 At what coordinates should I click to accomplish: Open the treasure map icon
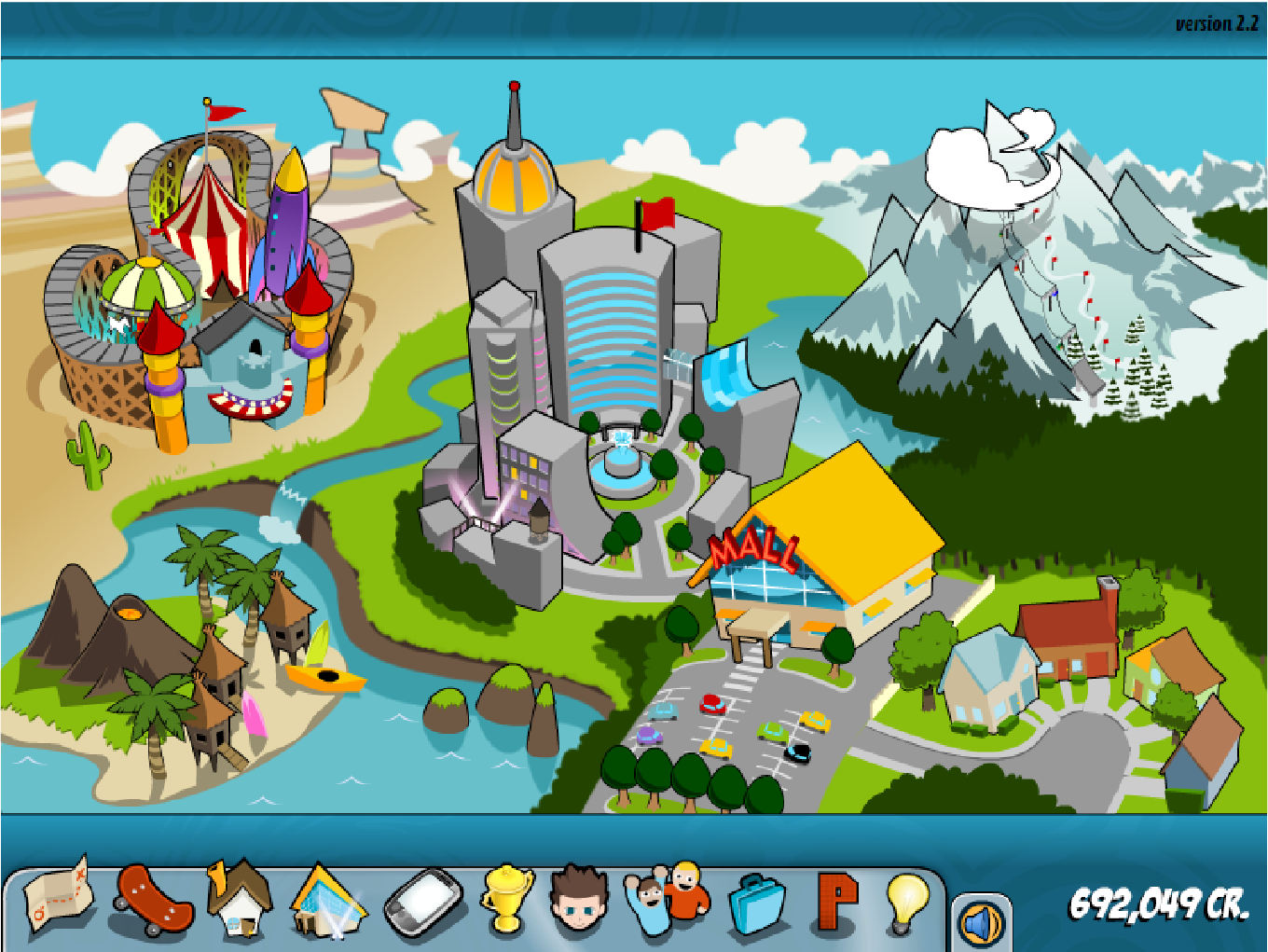coord(59,897)
